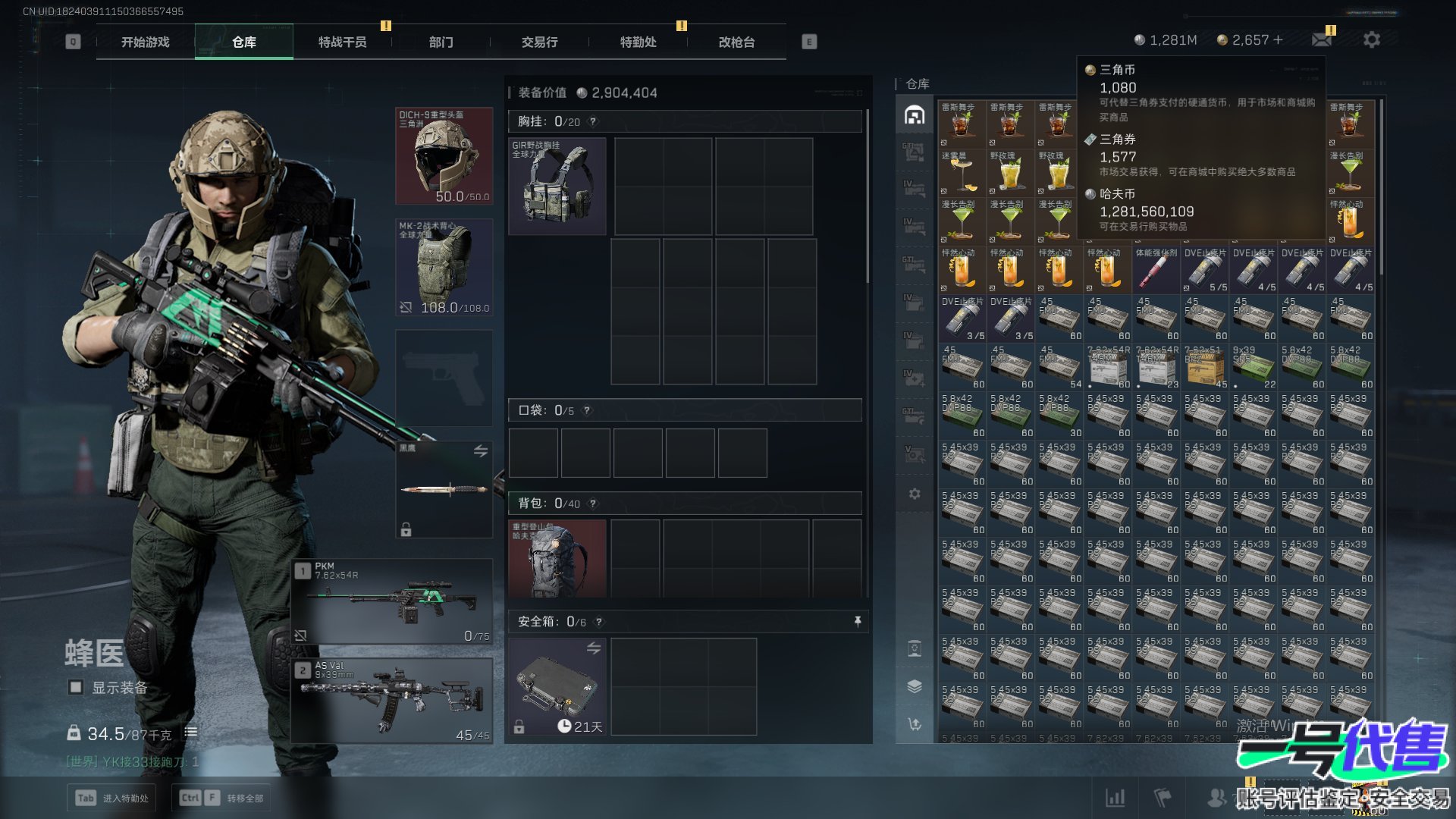The image size is (1456, 819).
Task: Click the 进入特勤处 button
Action: (x=112, y=798)
